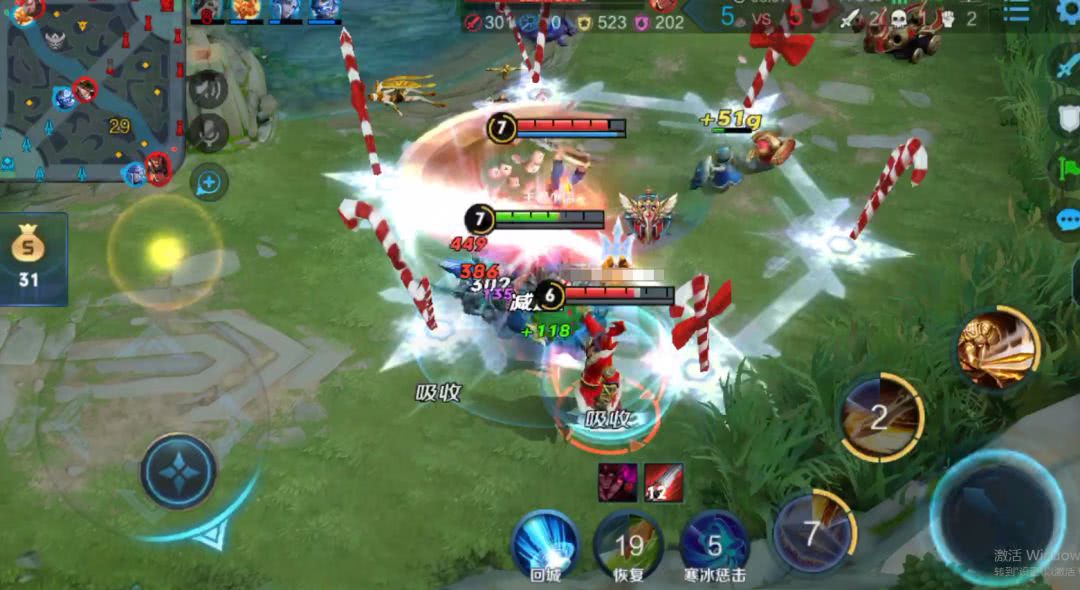Trigger the skill showing cooldown 2
Screen dimensions: 1080x590
coord(880,417)
